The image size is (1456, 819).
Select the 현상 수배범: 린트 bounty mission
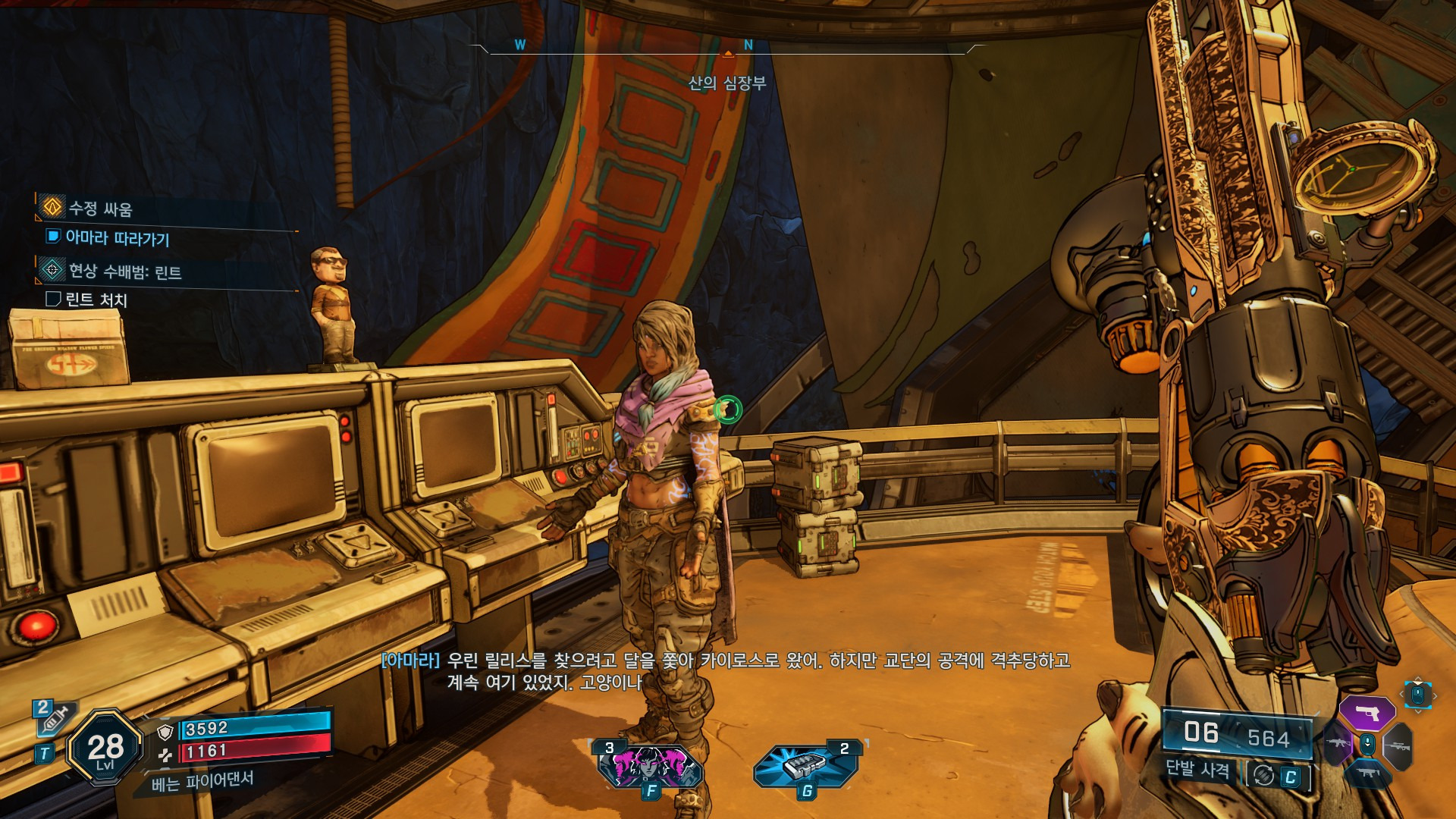pos(124,271)
